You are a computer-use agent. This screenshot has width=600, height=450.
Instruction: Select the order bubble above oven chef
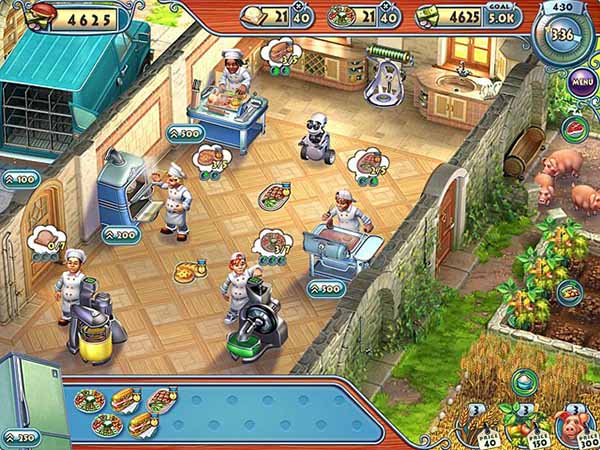pyautogui.click(x=212, y=158)
